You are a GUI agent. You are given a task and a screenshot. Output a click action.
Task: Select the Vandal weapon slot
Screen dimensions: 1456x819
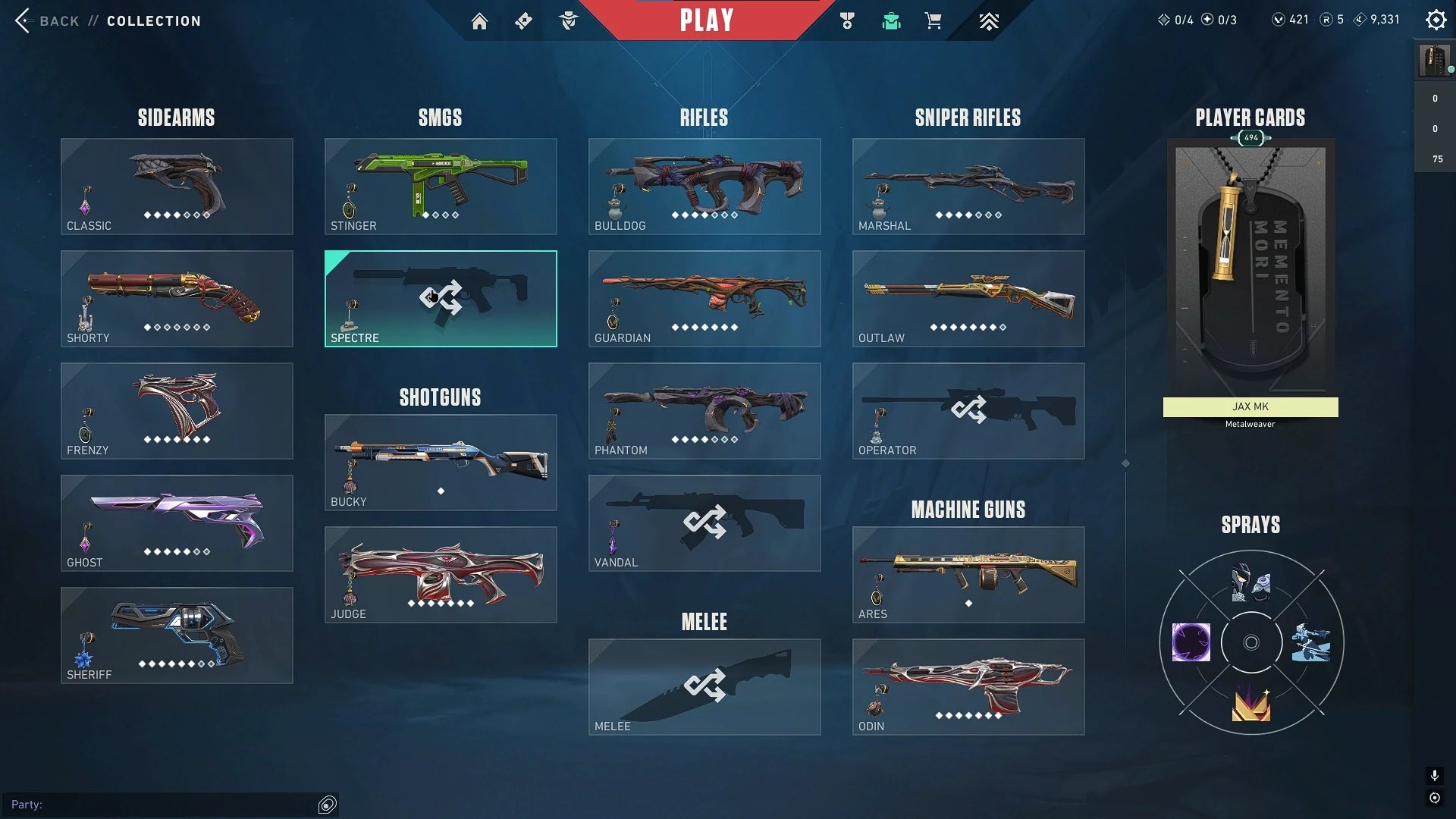704,523
